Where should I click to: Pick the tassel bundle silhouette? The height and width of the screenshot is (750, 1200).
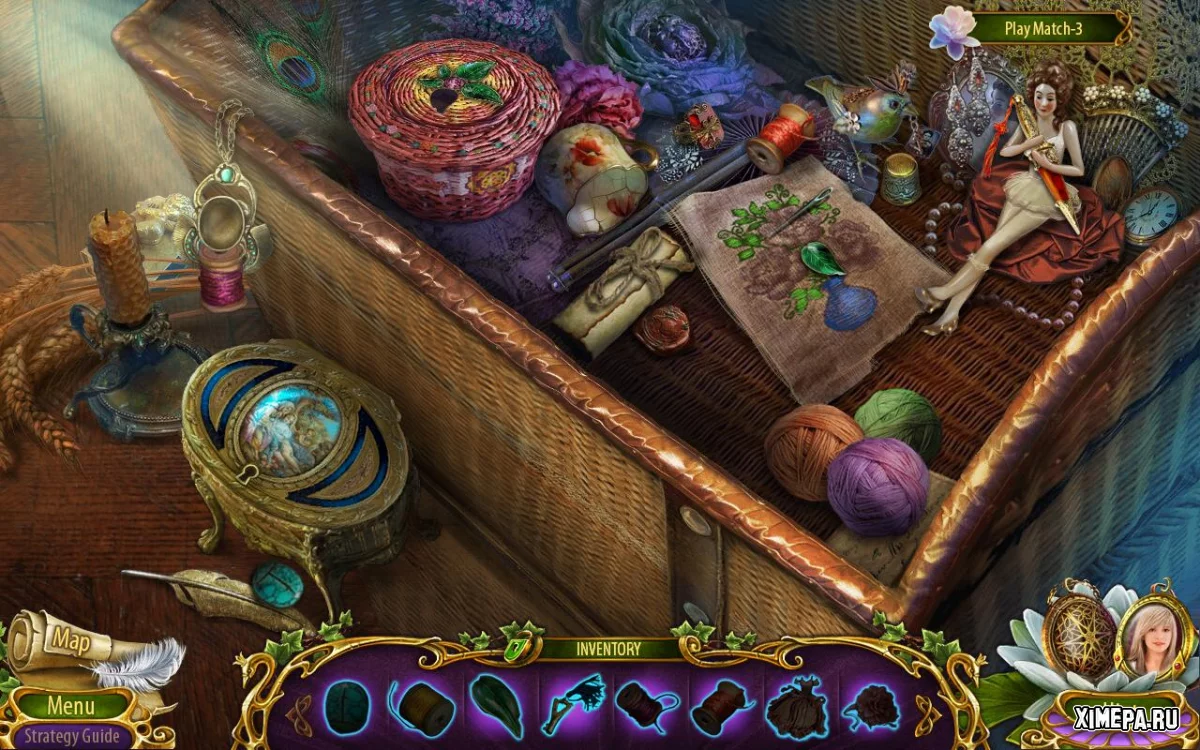point(794,705)
